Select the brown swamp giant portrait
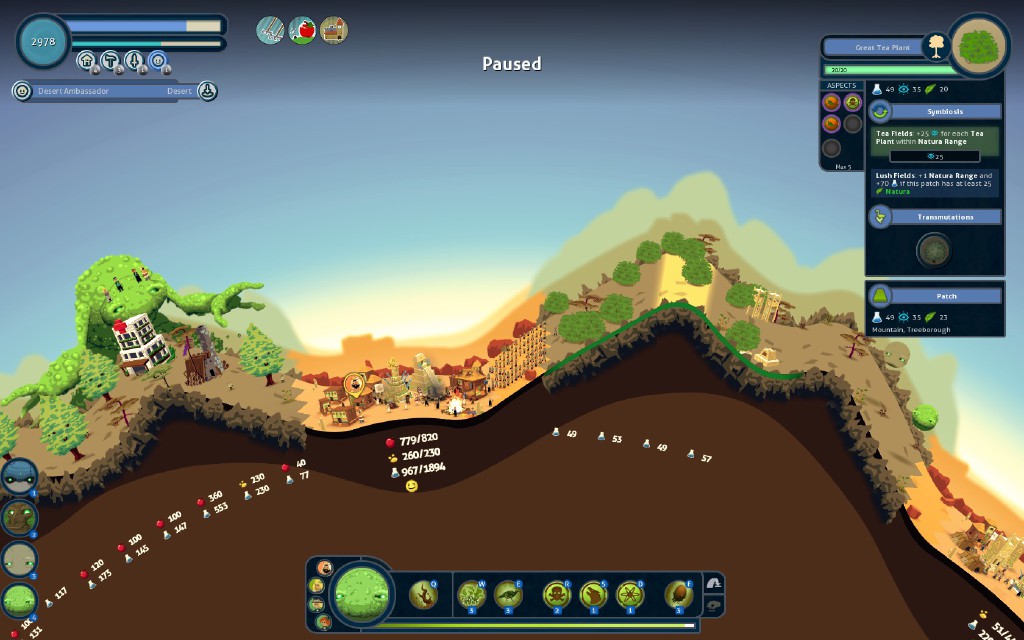The width and height of the screenshot is (1024, 640). point(19,517)
